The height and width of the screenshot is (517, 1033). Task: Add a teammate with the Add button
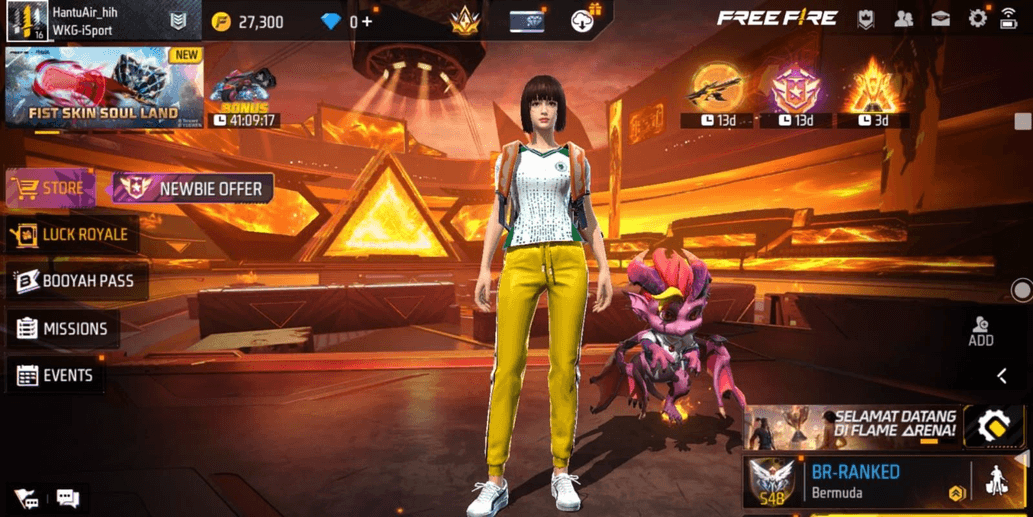coord(981,332)
